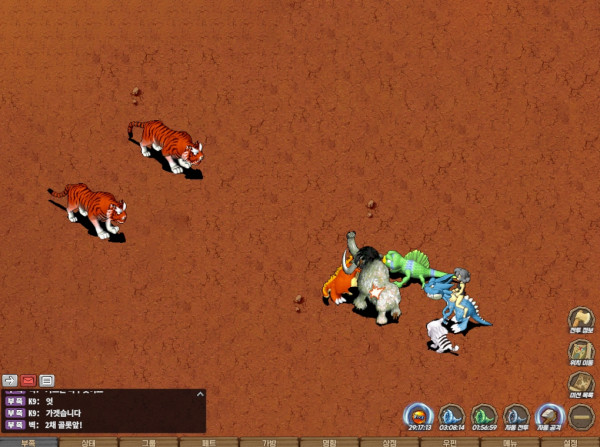Image resolution: width=600 pixels, height=447 pixels.
Task: Open the 가방 bag tab
Action: pos(269,441)
